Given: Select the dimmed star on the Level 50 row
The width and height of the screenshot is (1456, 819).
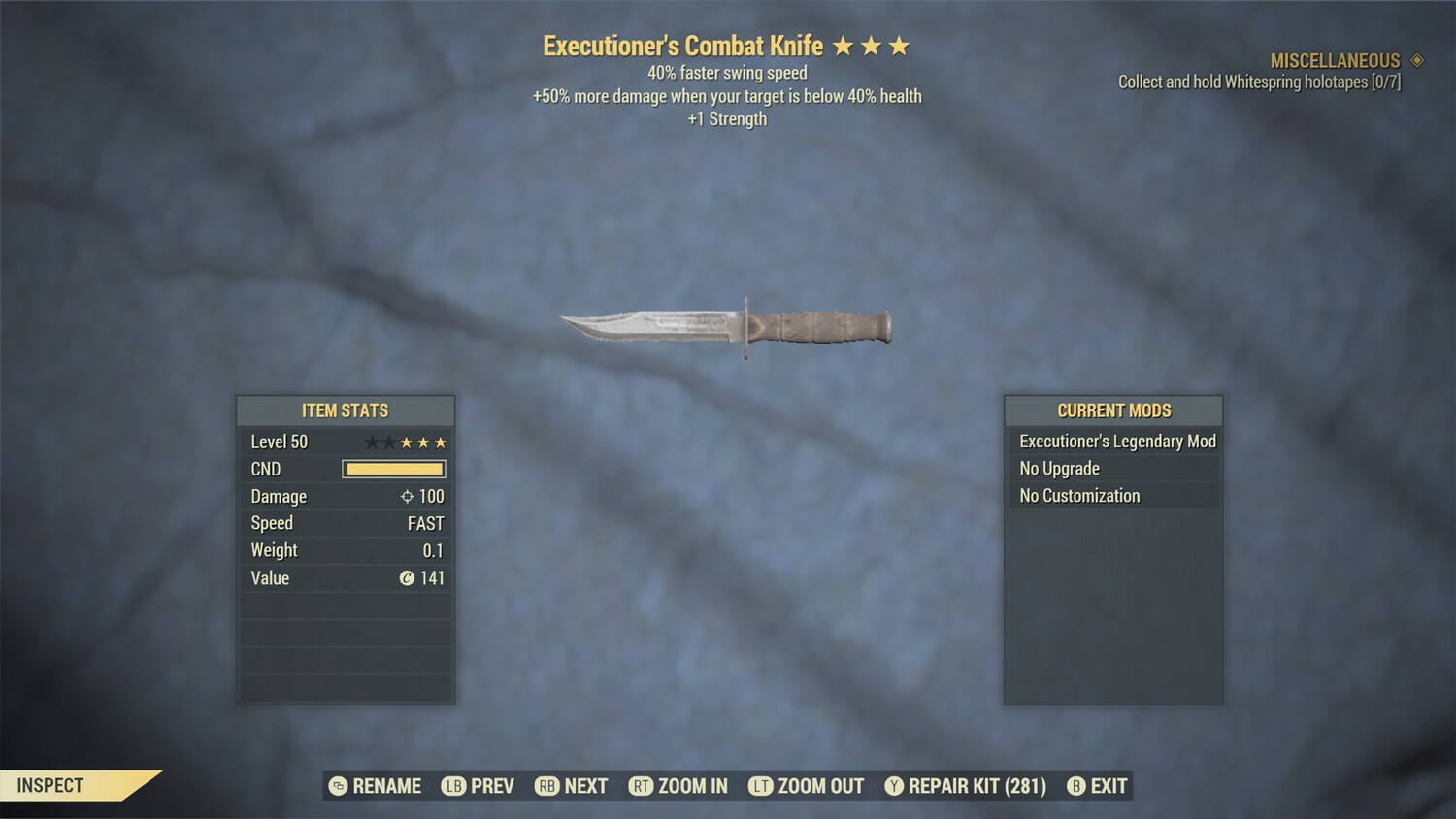Looking at the screenshot, I should point(370,442).
